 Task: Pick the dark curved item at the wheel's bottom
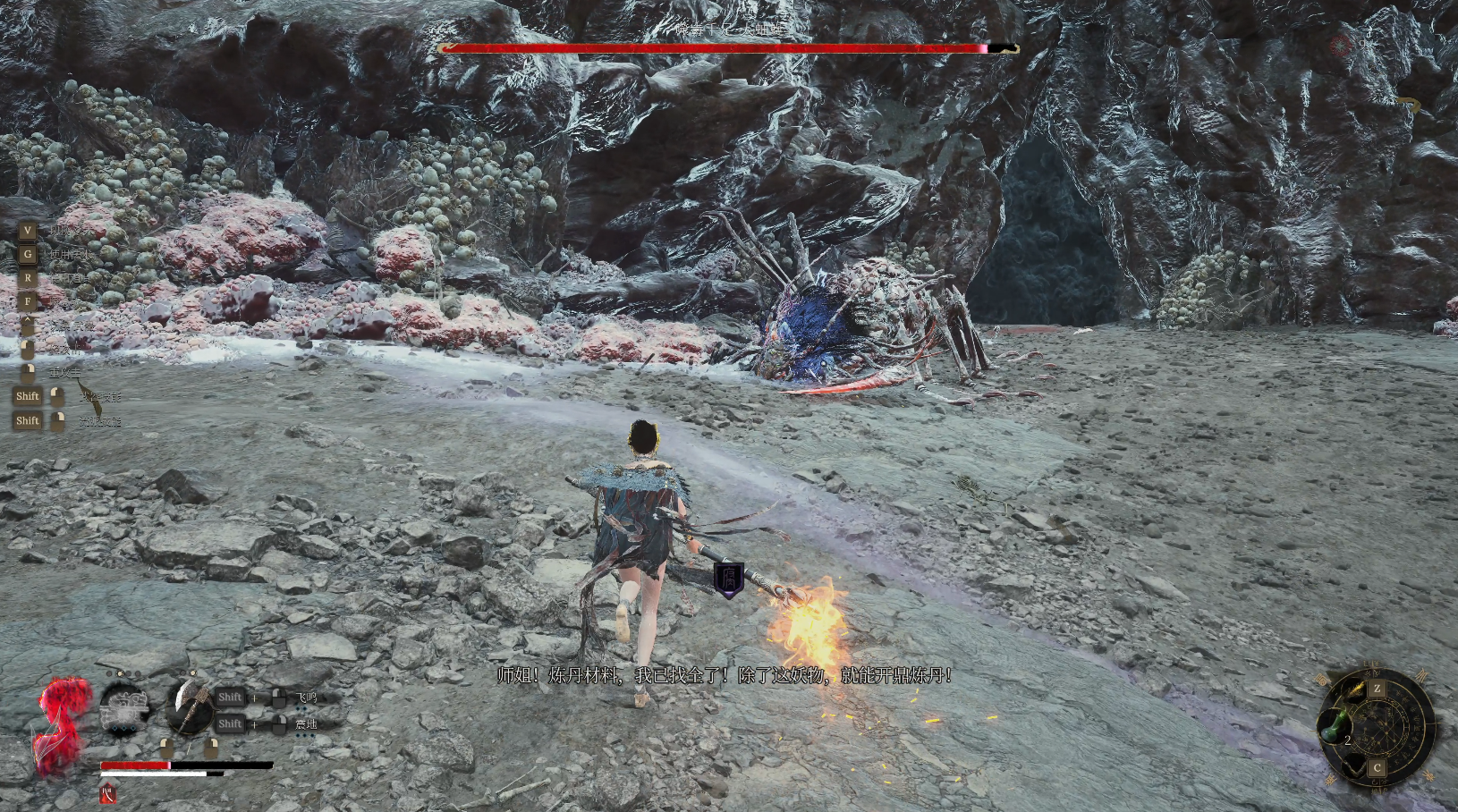(x=1353, y=764)
